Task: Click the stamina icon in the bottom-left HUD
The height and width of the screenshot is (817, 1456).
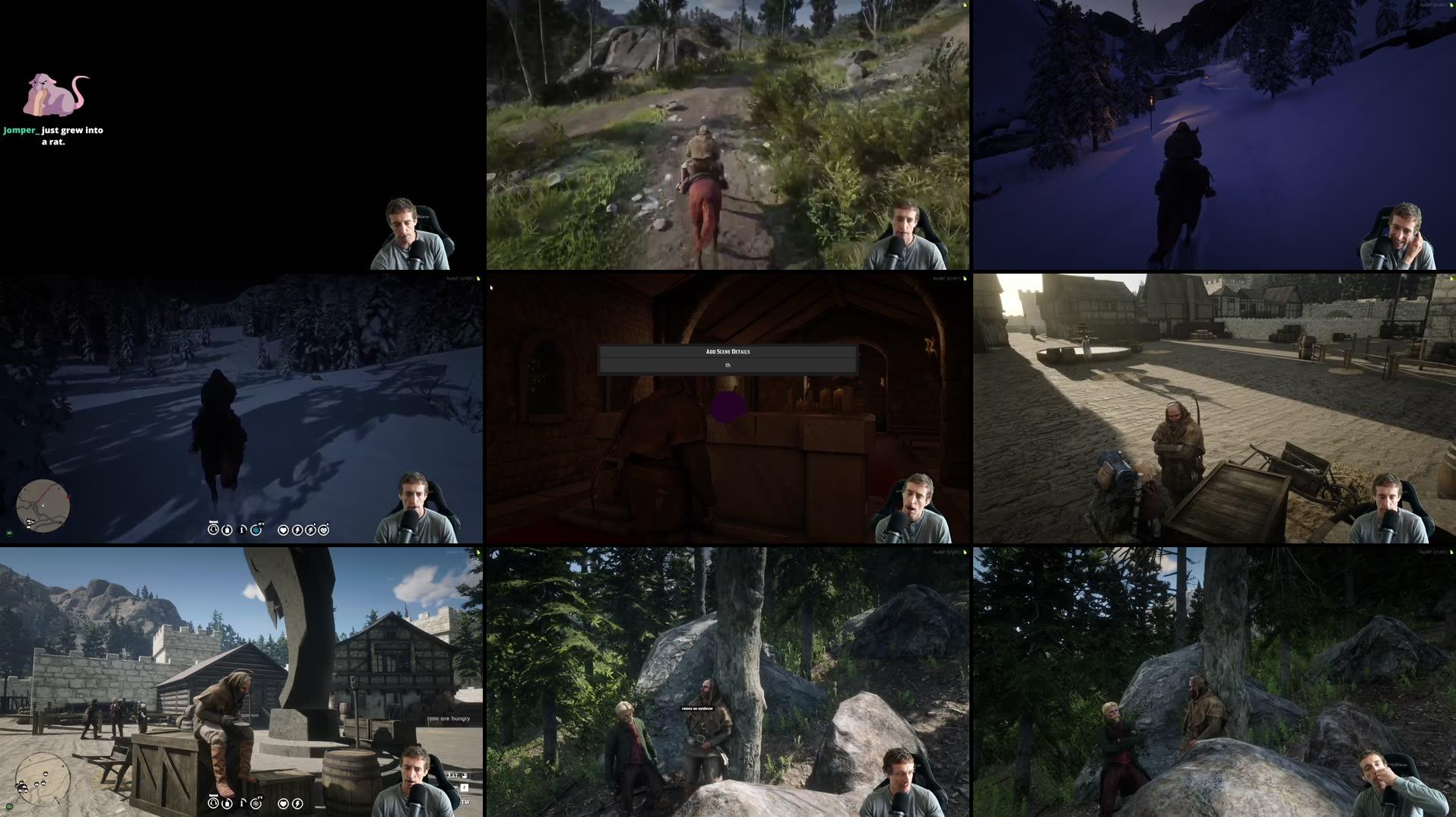Action: [x=298, y=804]
